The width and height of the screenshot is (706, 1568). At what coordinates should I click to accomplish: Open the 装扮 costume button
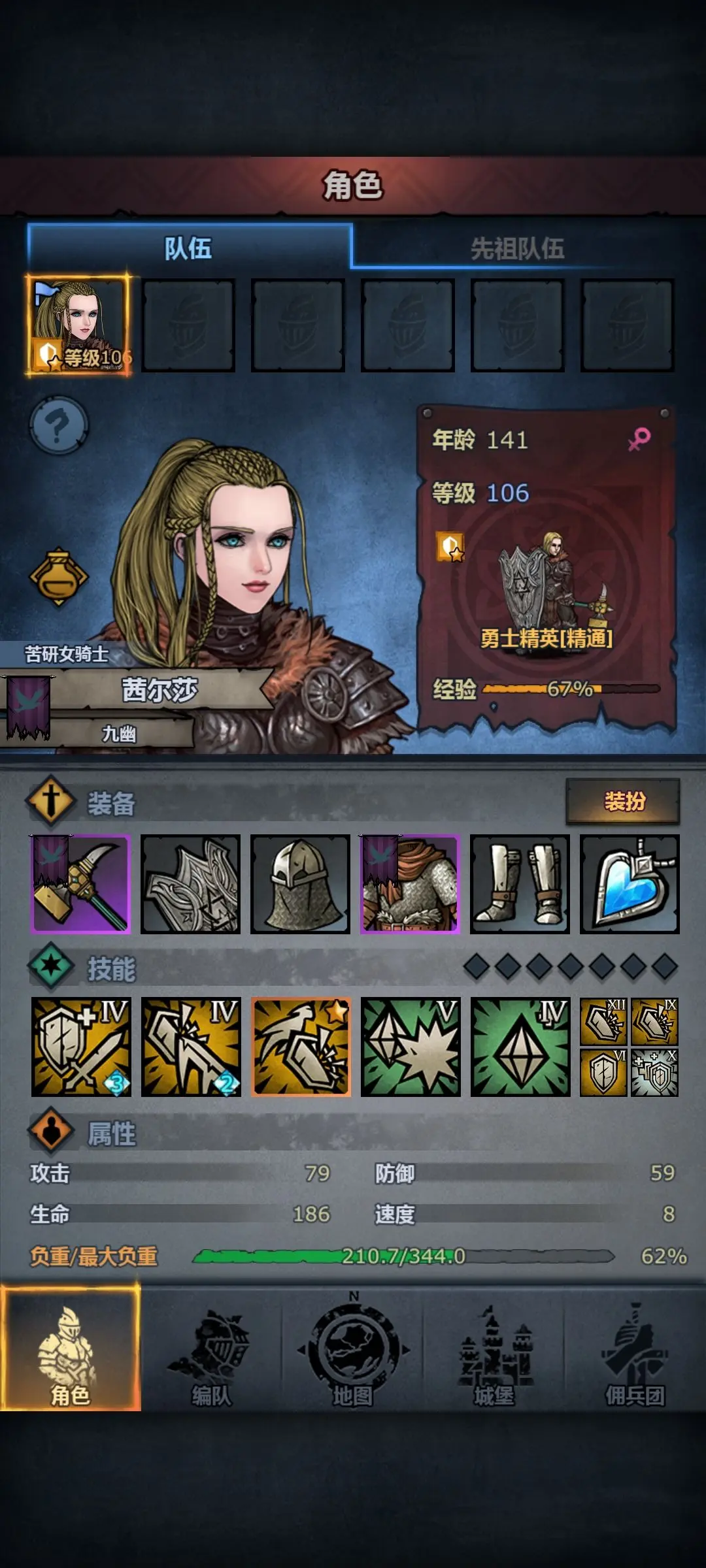click(x=623, y=801)
